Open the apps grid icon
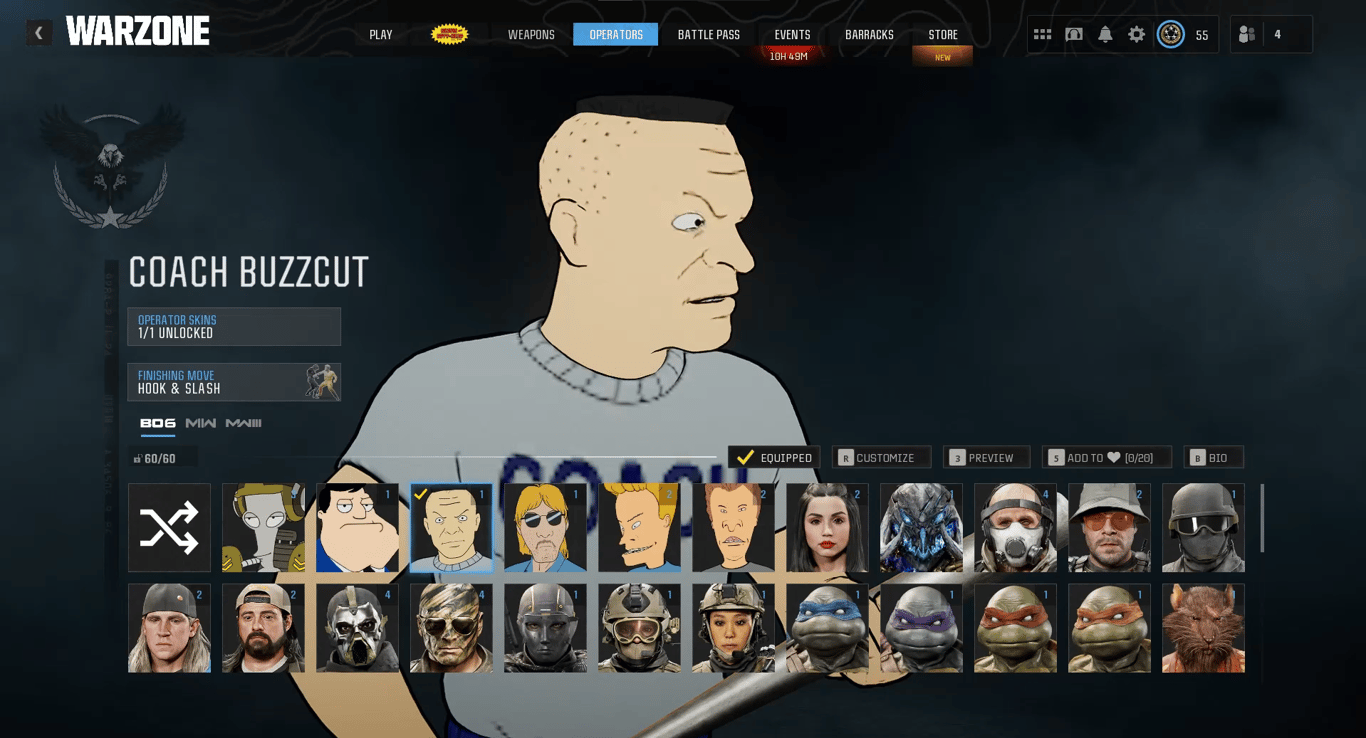This screenshot has width=1366, height=738. point(1041,33)
